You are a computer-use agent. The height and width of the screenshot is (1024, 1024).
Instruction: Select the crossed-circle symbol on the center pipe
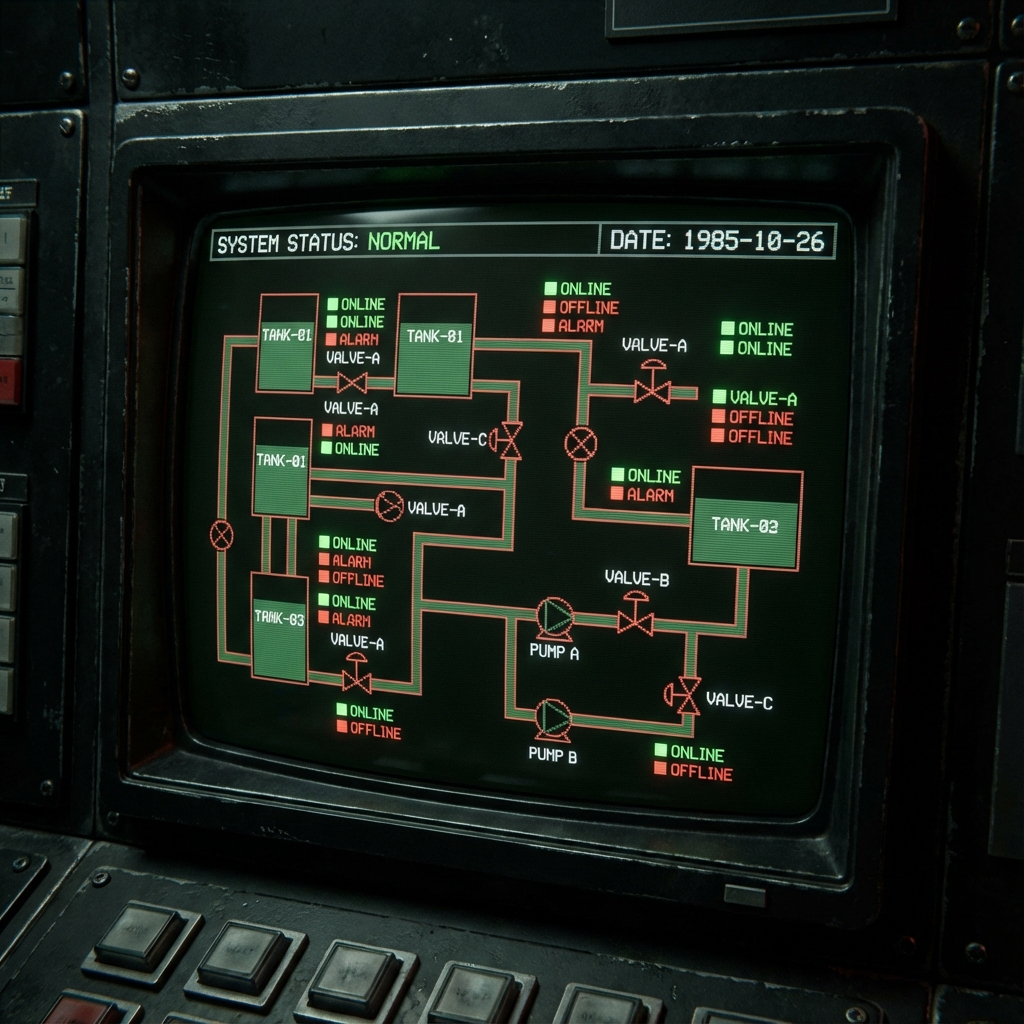[x=580, y=442]
